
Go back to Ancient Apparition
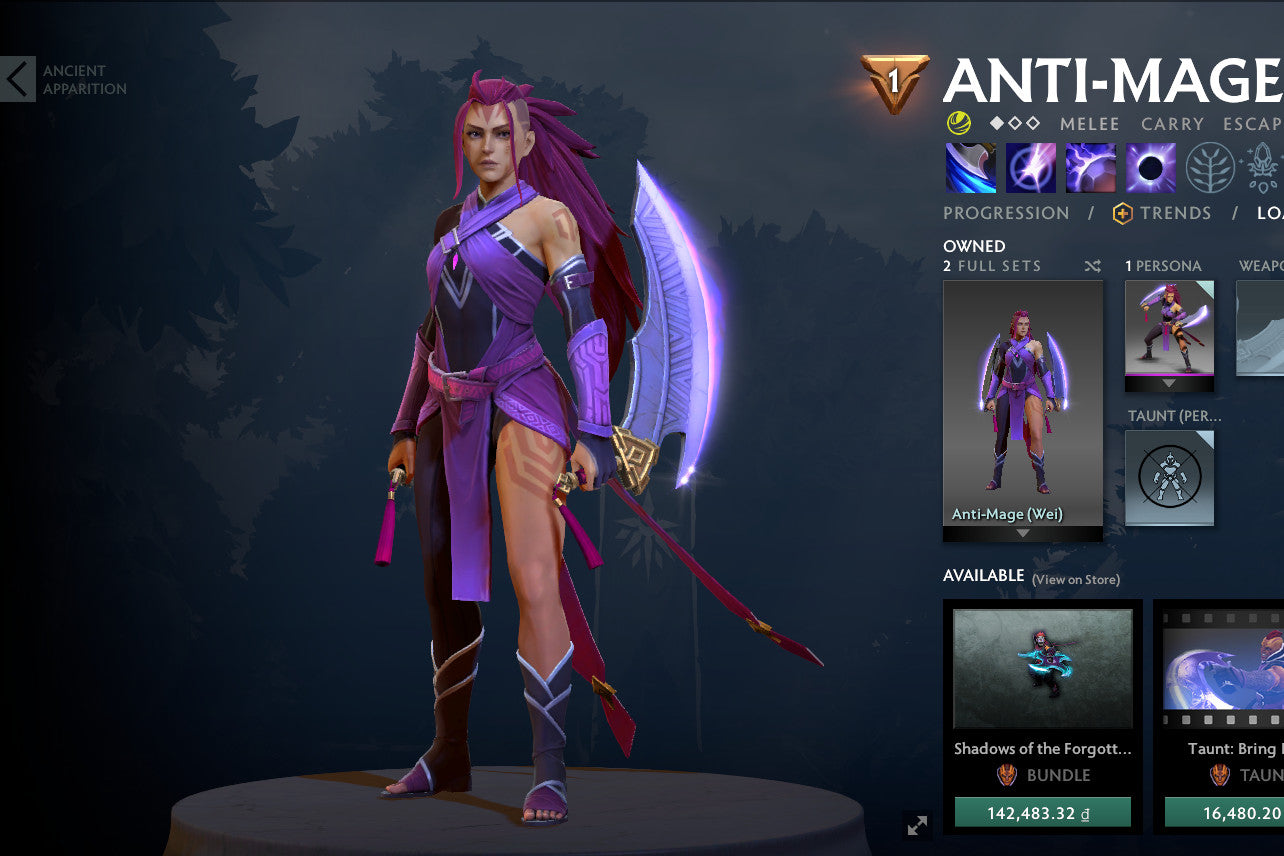16,78
